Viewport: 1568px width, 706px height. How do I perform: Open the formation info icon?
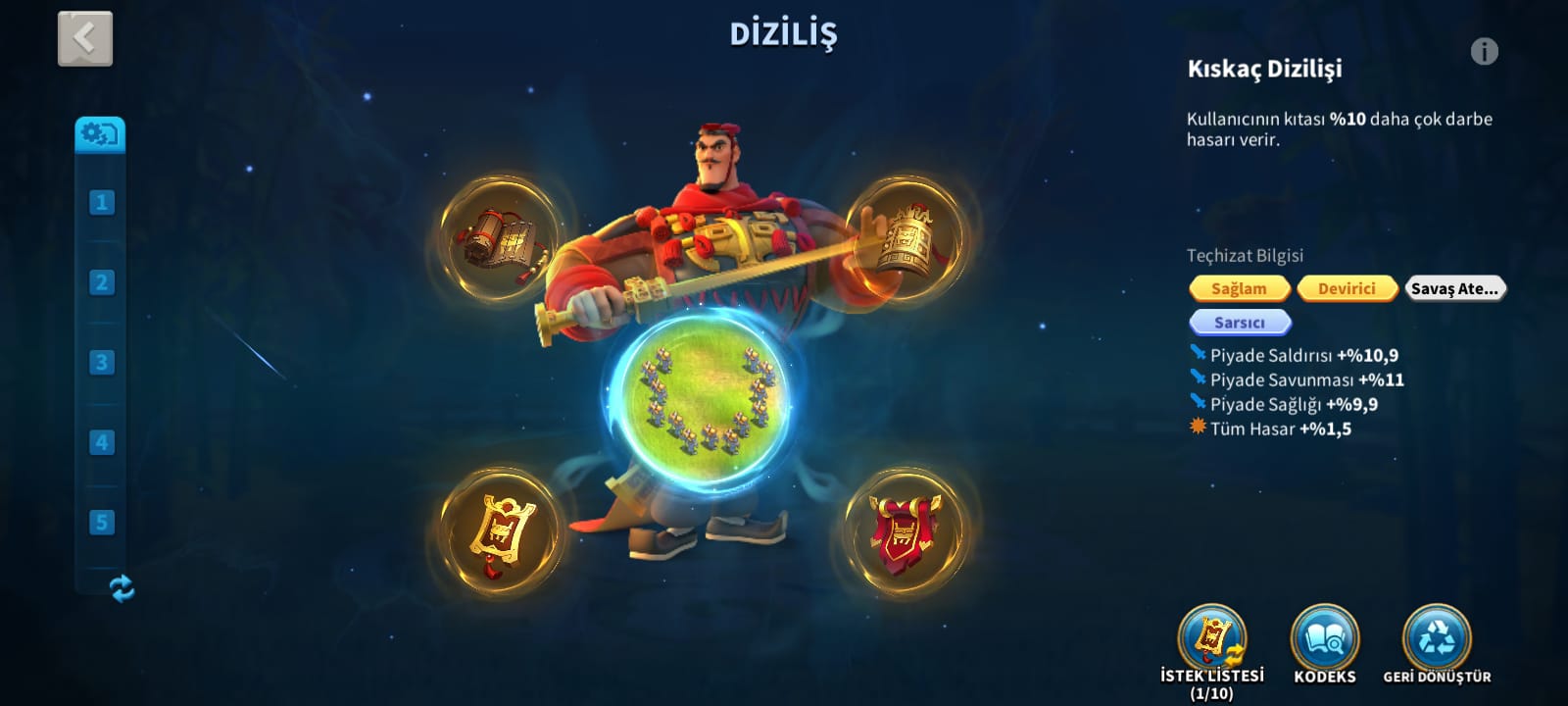pyautogui.click(x=1484, y=51)
